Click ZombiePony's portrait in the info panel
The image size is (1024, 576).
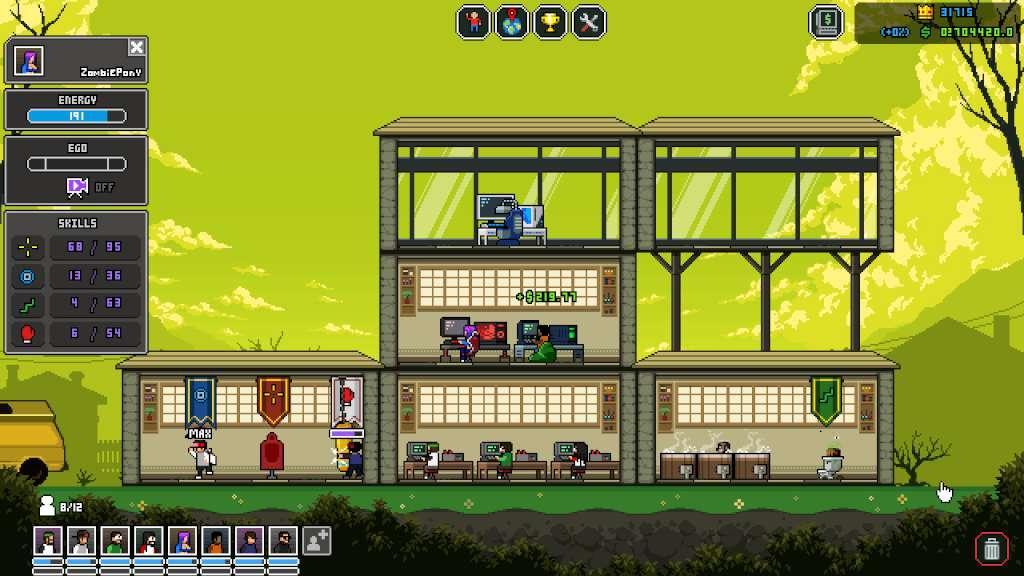28,62
